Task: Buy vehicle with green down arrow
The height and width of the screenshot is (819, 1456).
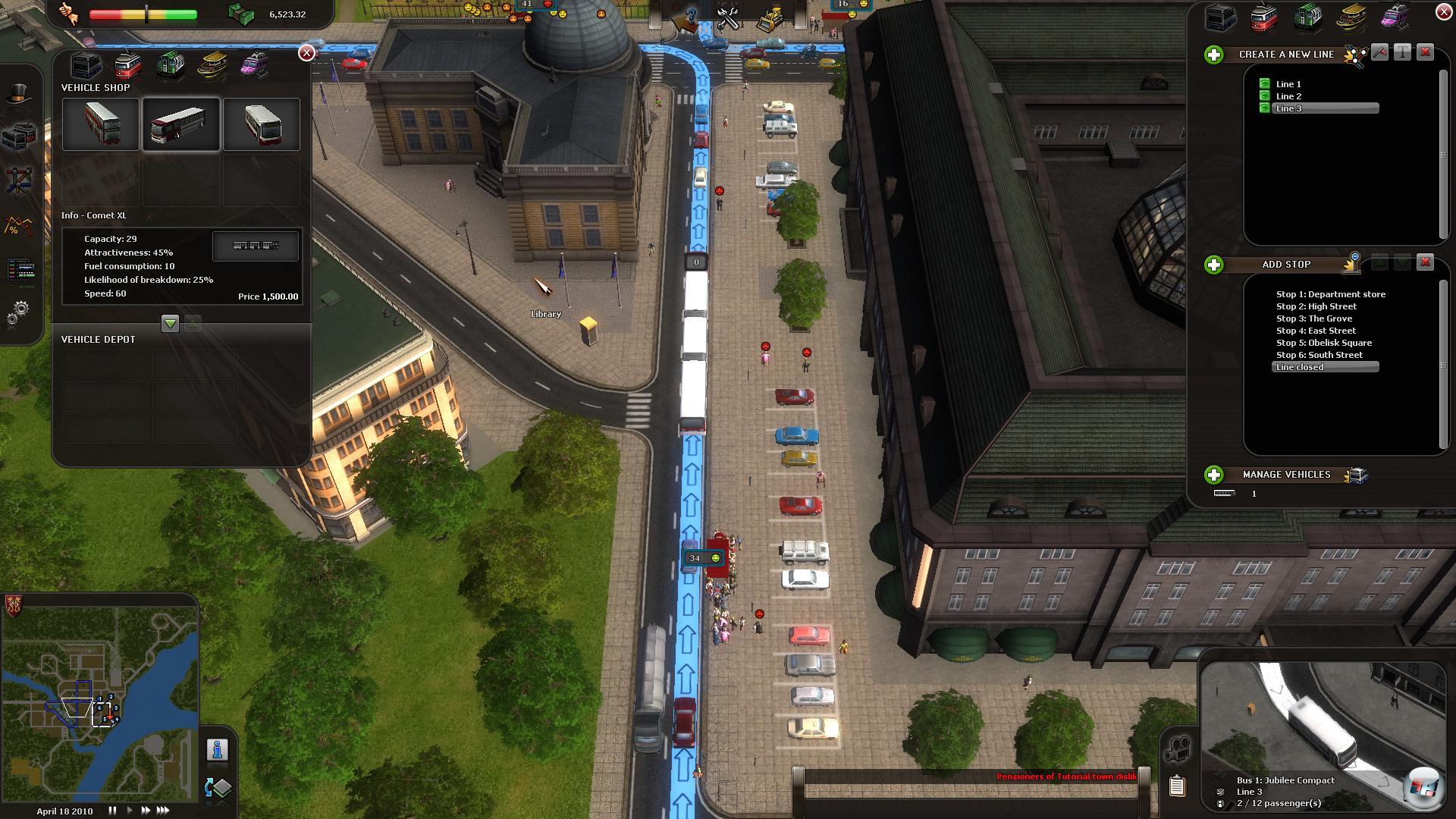Action: click(170, 324)
